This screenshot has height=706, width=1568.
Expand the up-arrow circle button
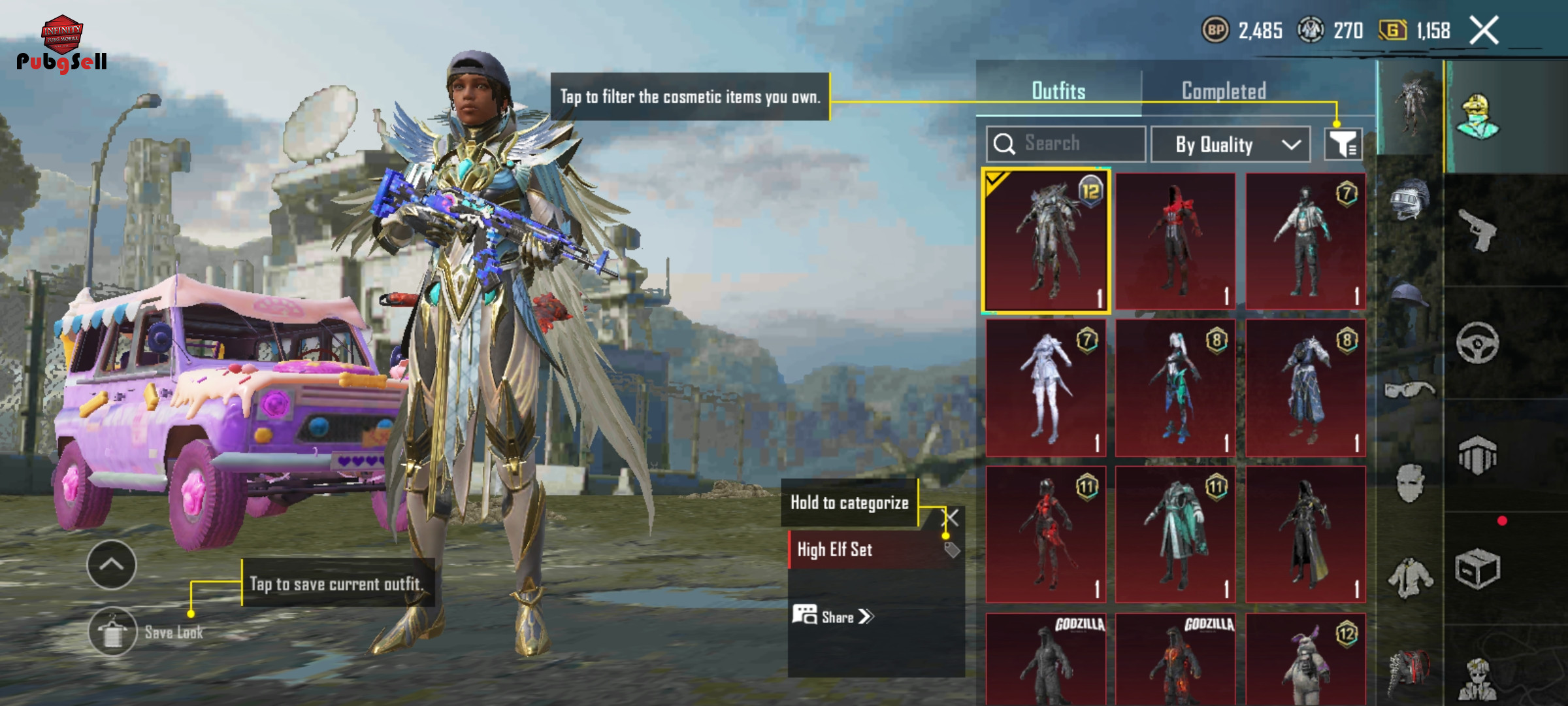click(x=112, y=565)
